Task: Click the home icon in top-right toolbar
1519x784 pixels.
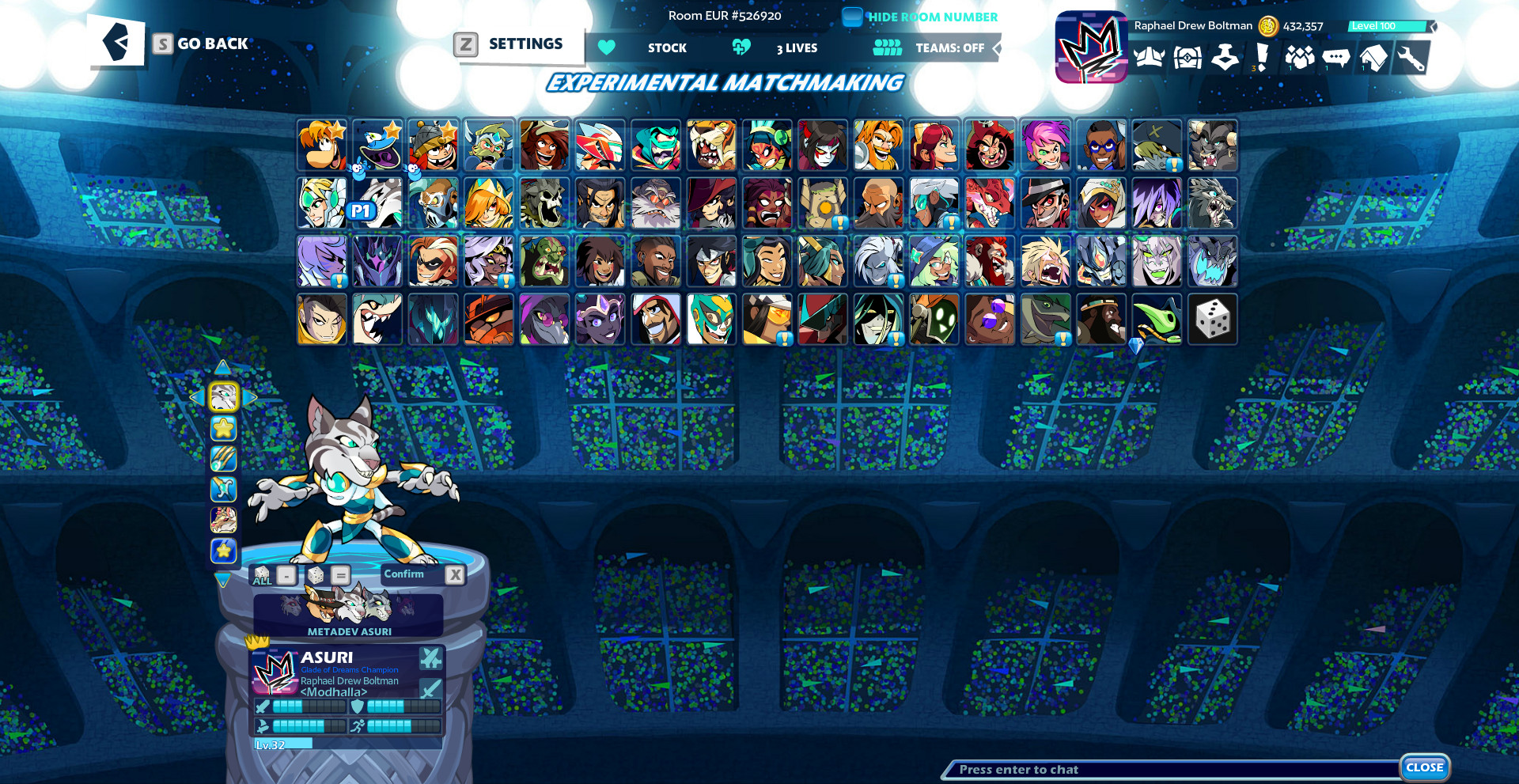Action: (1375, 57)
